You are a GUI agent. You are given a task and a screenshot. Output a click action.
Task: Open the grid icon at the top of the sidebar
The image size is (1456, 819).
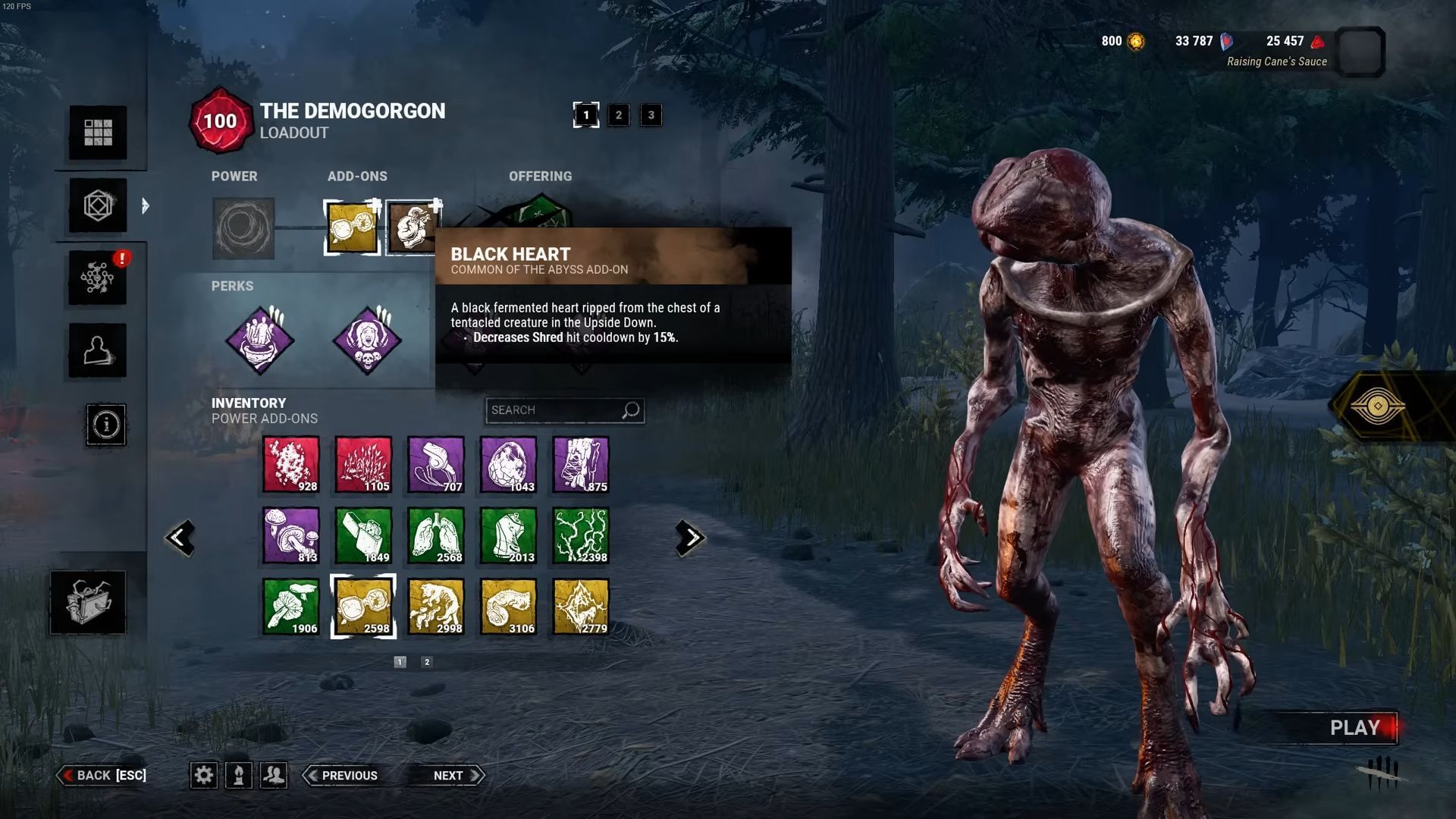tap(97, 133)
